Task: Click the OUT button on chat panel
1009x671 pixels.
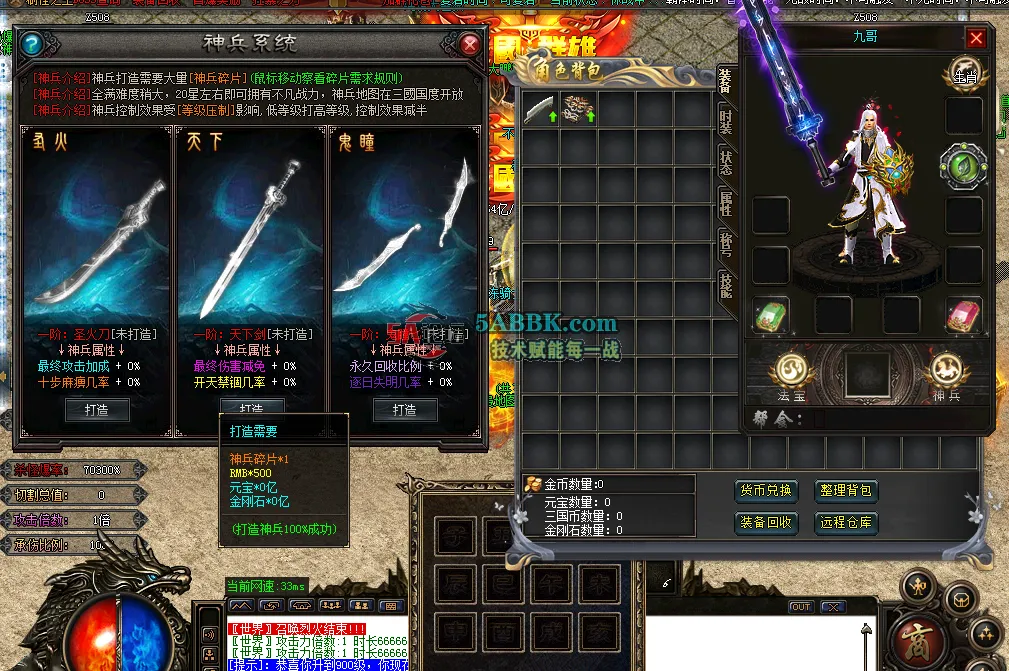Action: point(801,607)
